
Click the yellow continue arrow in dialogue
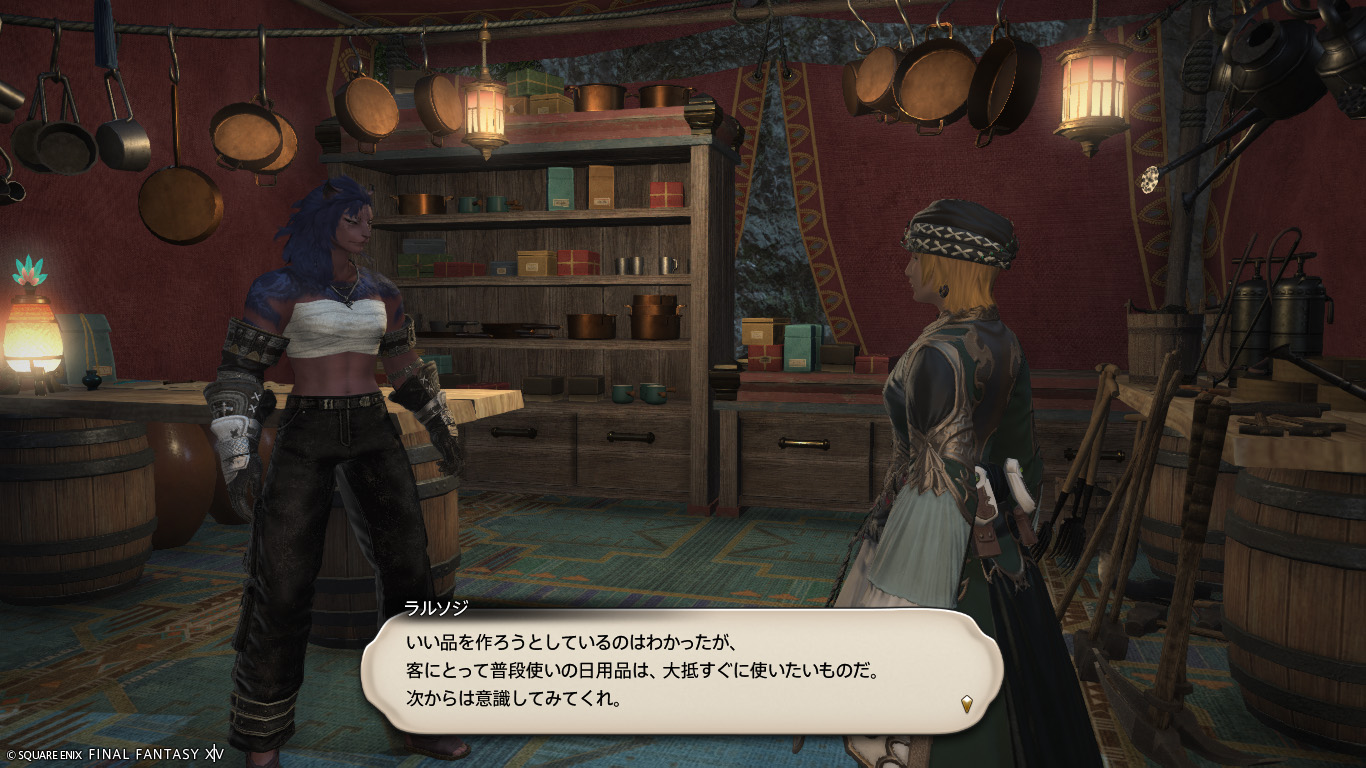click(x=967, y=703)
